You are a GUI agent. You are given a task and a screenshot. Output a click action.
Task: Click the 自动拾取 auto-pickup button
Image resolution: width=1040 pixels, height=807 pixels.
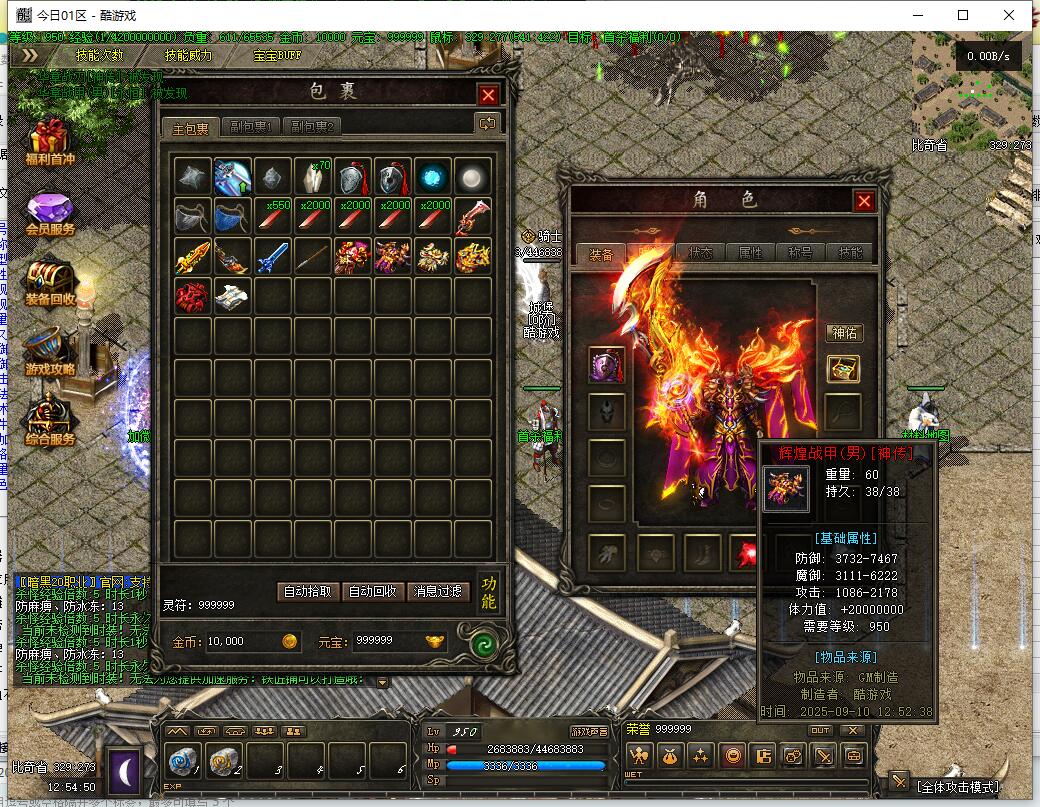[306, 591]
